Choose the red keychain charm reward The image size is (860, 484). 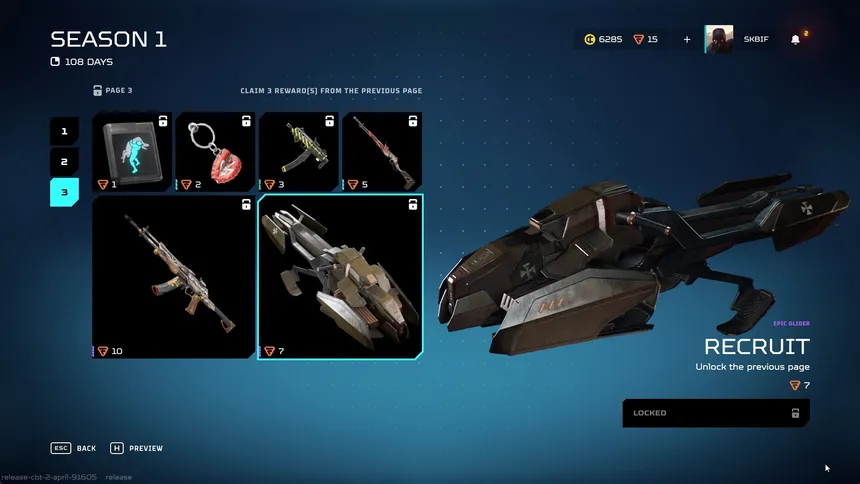point(215,151)
